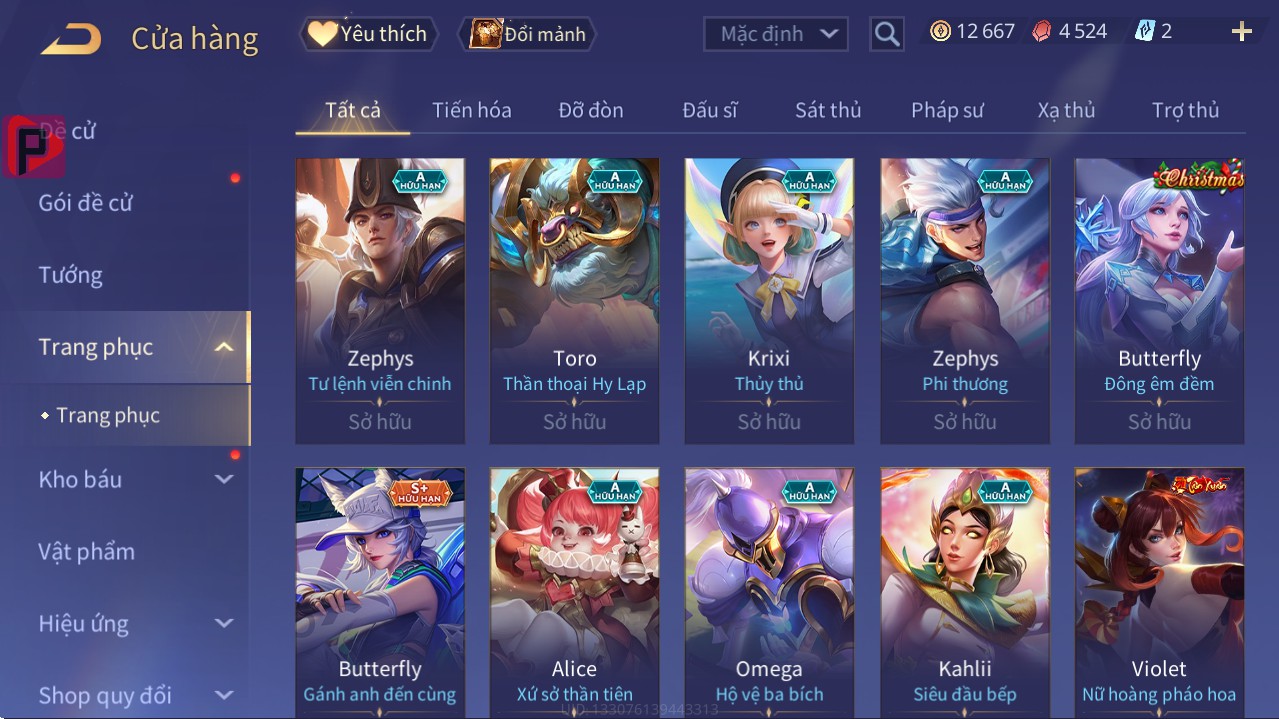View the Trợ thủ tab
1279x719 pixels.
coord(1185,110)
